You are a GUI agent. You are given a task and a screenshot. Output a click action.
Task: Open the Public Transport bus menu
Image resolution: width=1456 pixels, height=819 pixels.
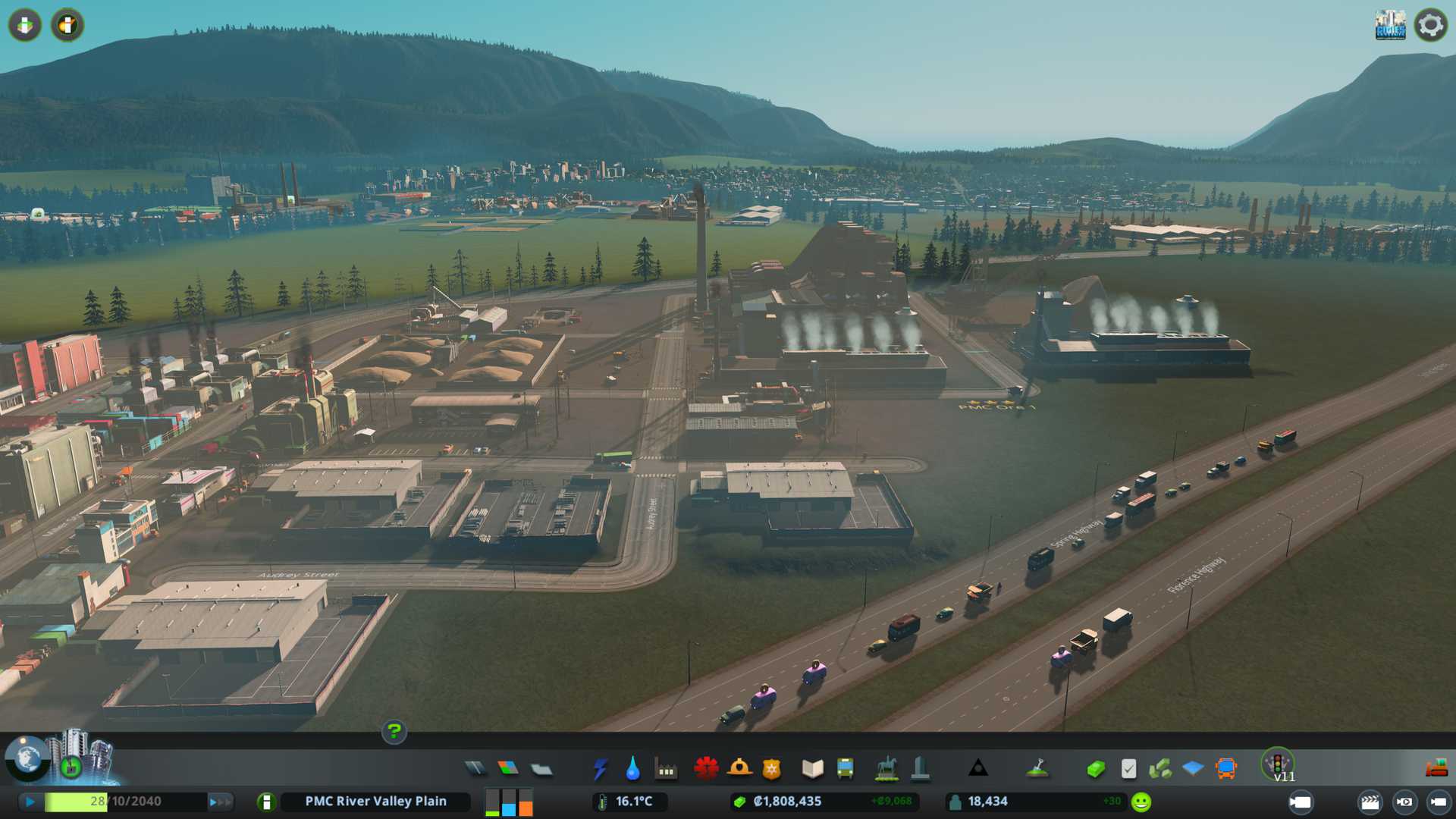(845, 769)
